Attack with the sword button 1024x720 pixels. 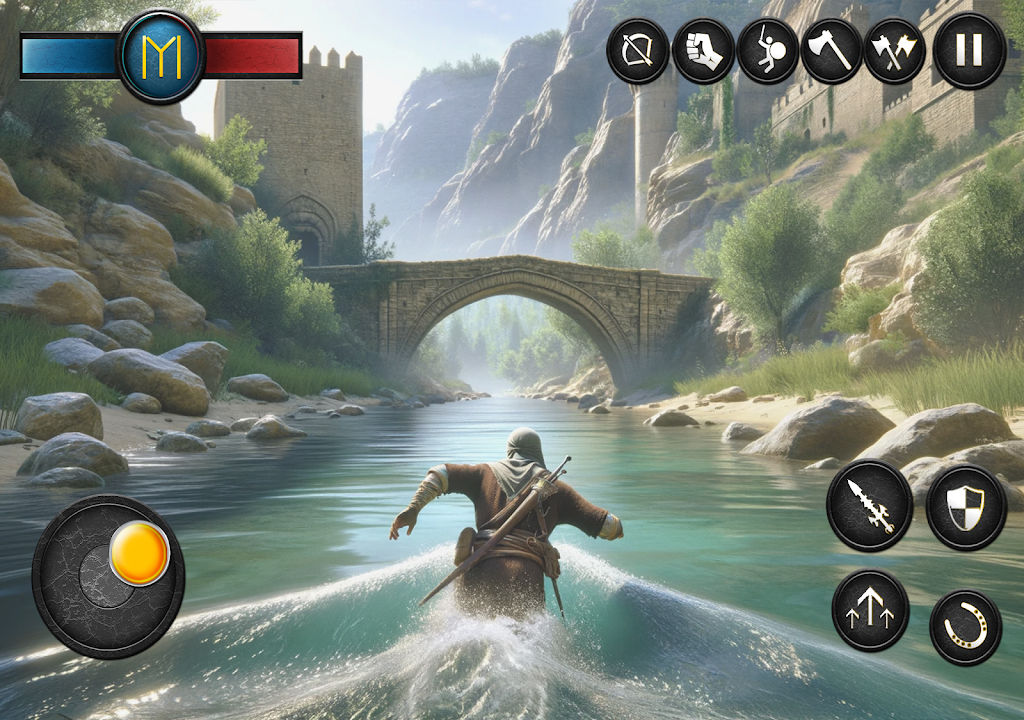[x=869, y=505]
